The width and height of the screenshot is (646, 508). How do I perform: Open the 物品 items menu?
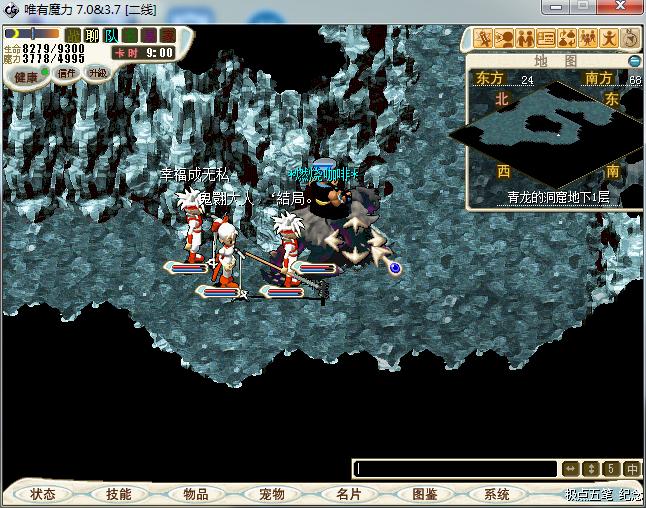click(196, 494)
